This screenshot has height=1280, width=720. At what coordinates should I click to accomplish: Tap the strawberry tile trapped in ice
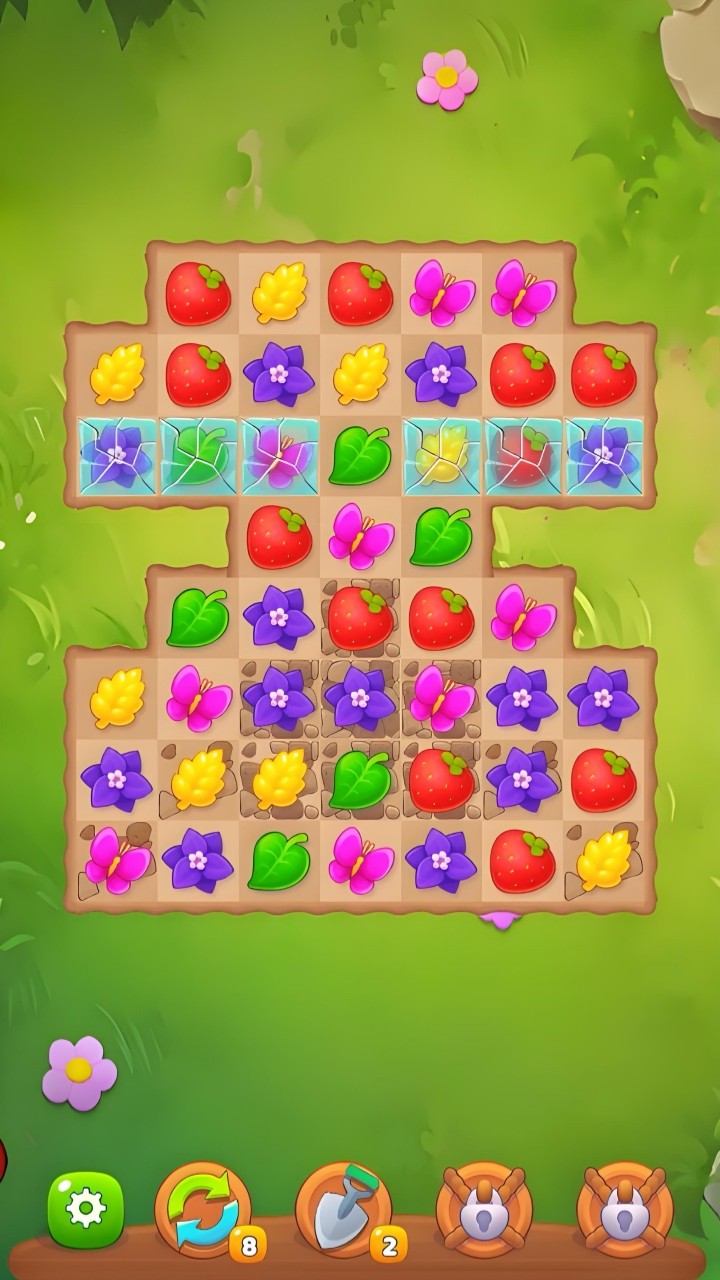click(x=523, y=455)
